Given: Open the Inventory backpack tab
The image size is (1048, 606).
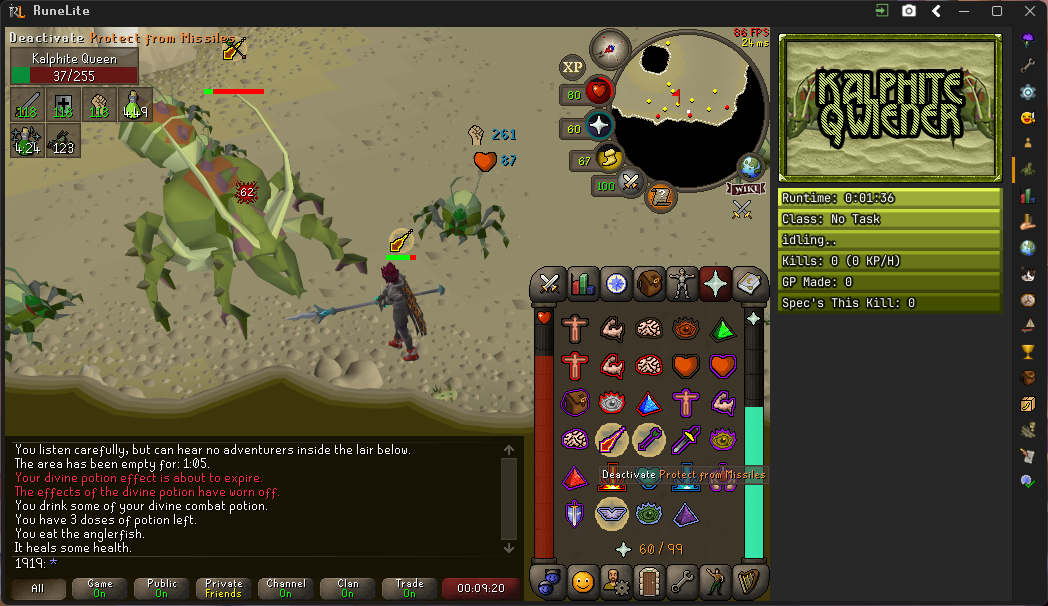Looking at the screenshot, I should click(651, 284).
